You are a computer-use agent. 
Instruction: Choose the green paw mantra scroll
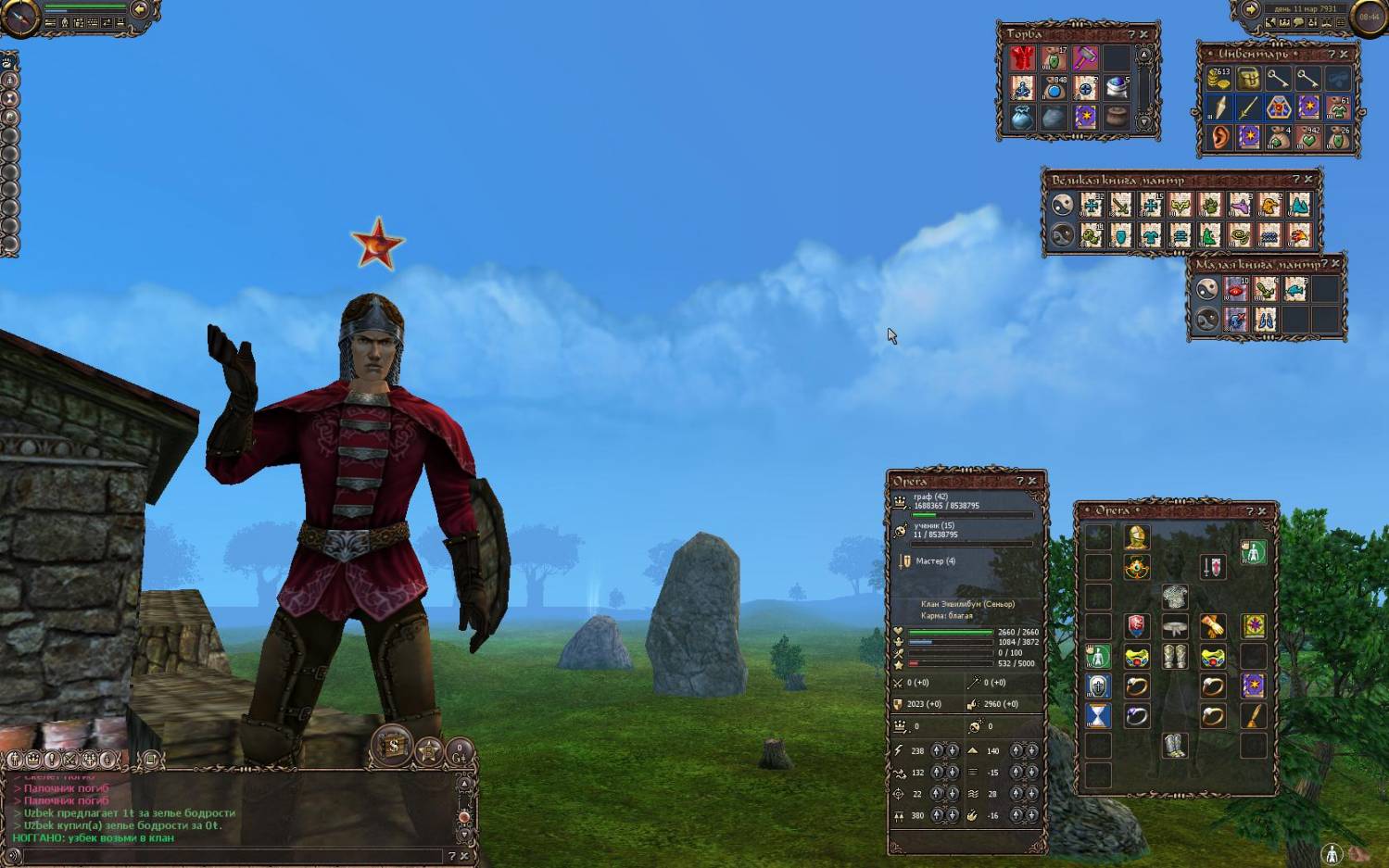point(1210,205)
